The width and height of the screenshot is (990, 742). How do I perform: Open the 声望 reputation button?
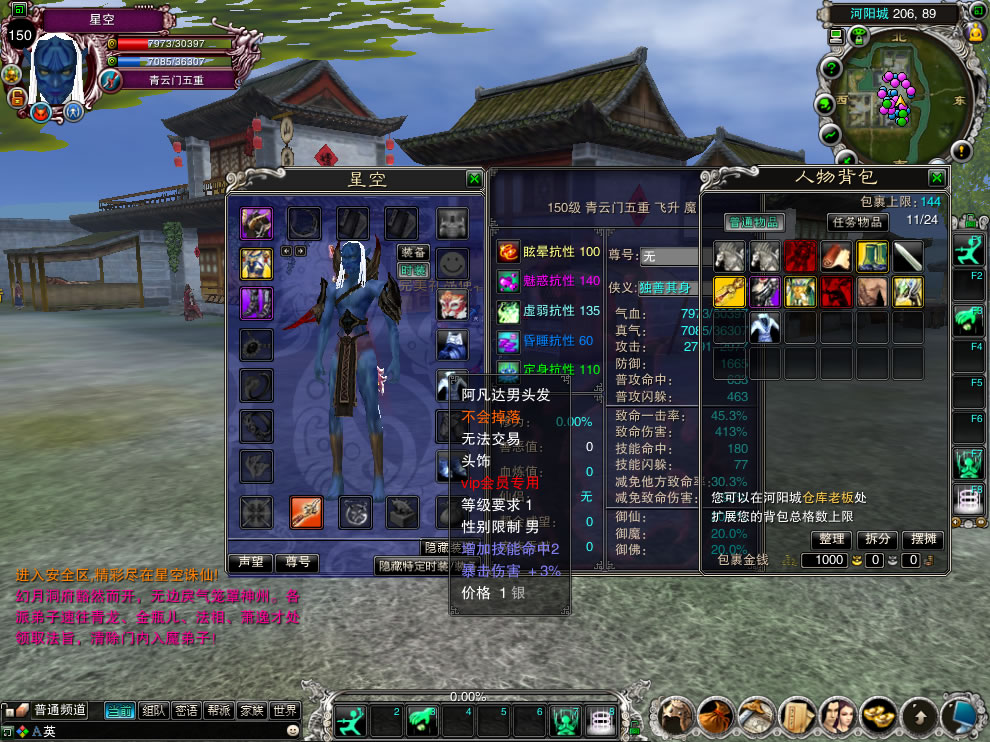[250, 563]
